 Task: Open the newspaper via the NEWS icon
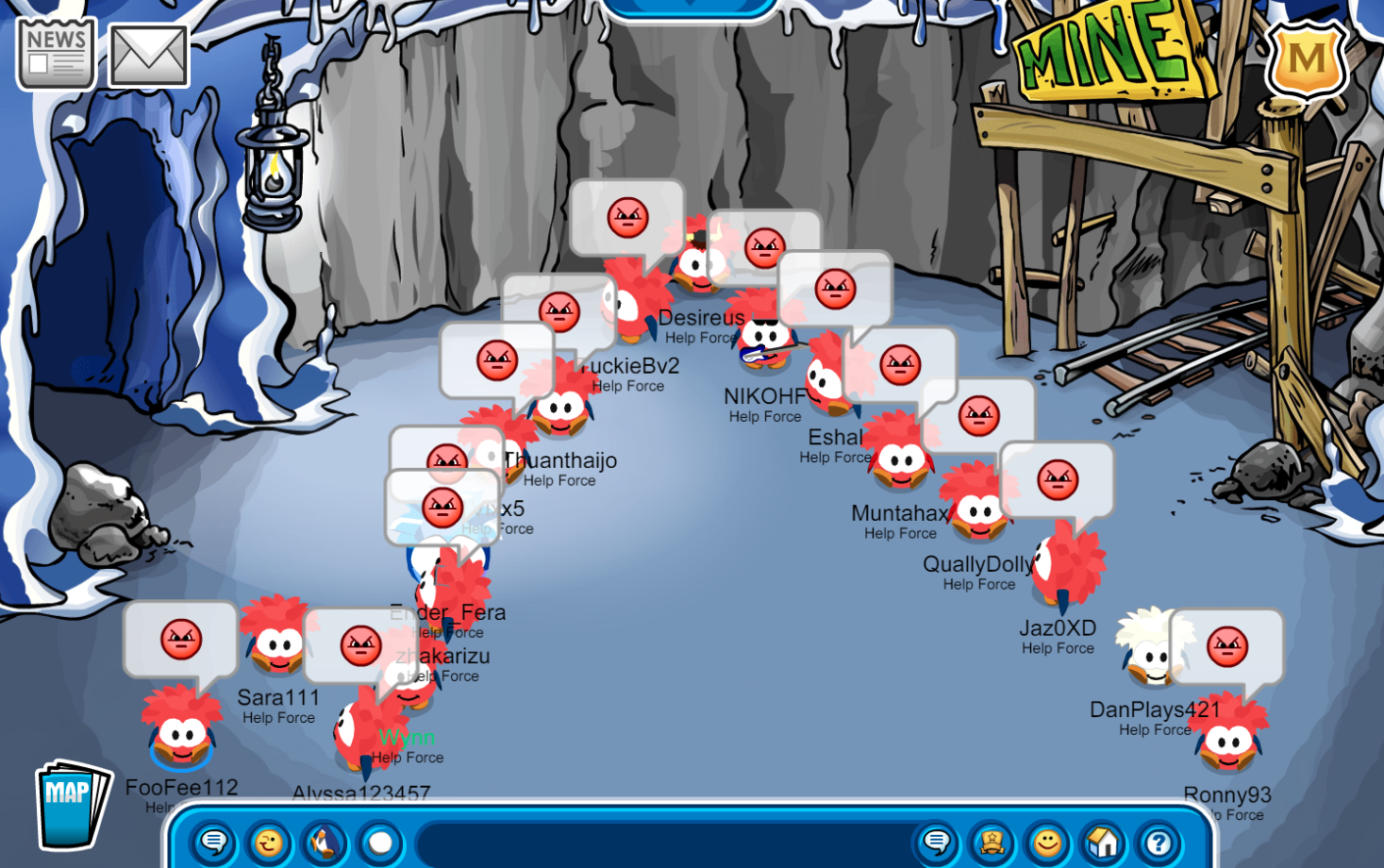(x=54, y=52)
